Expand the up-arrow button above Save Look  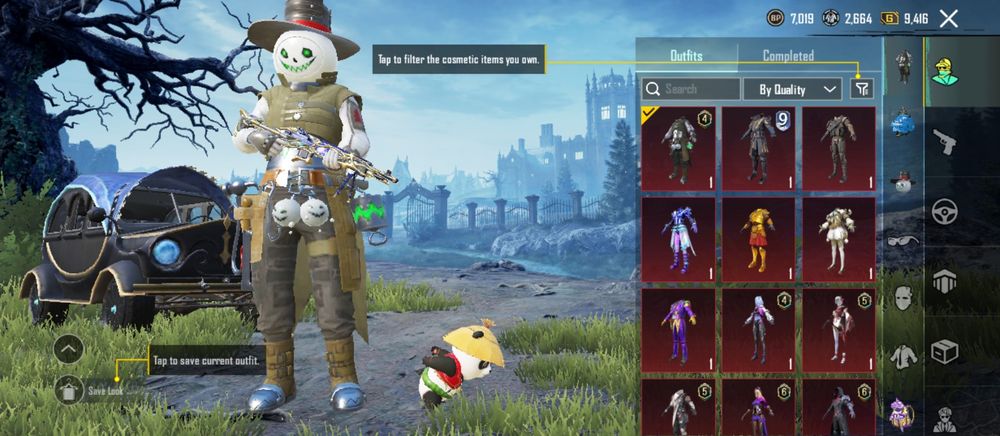click(x=69, y=349)
